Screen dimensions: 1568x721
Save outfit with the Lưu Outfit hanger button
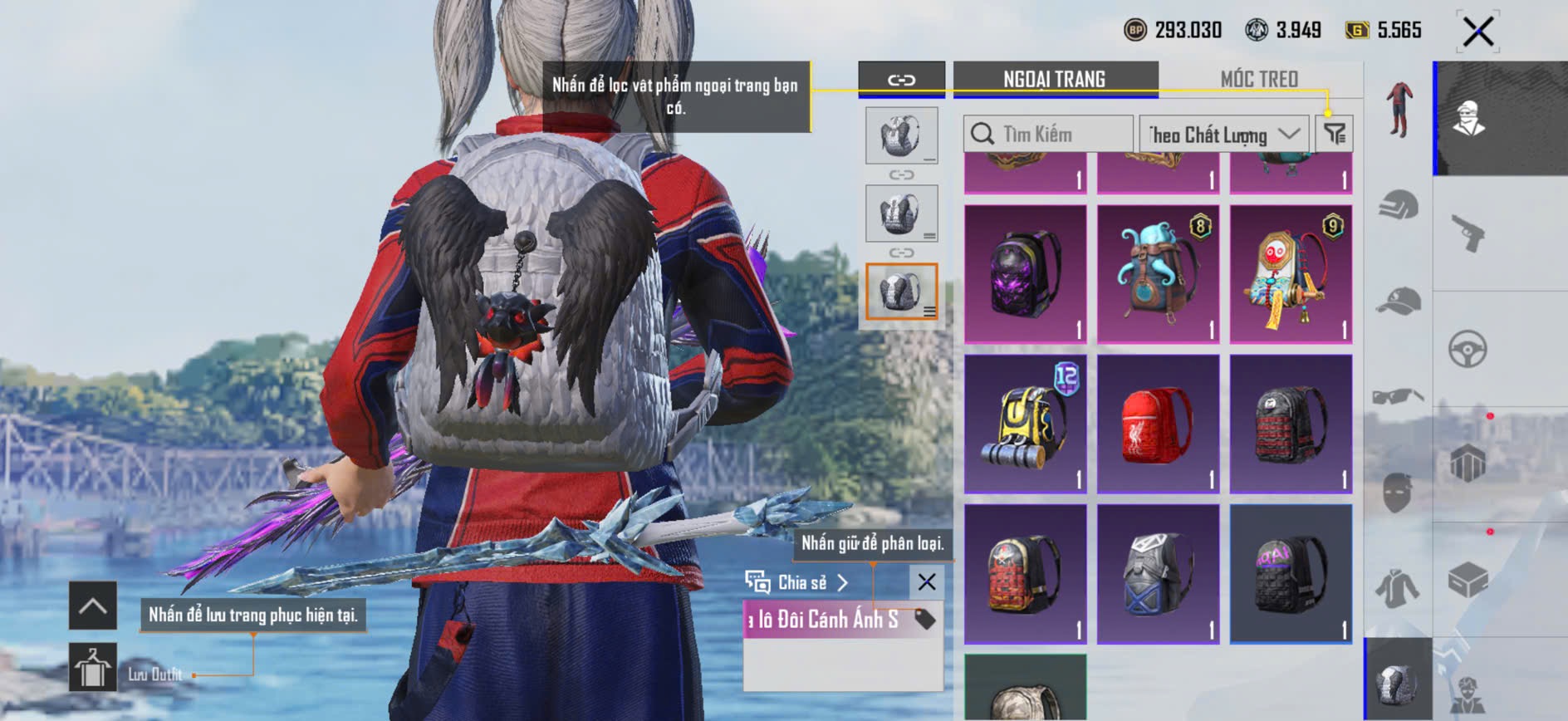pyautogui.click(x=92, y=667)
